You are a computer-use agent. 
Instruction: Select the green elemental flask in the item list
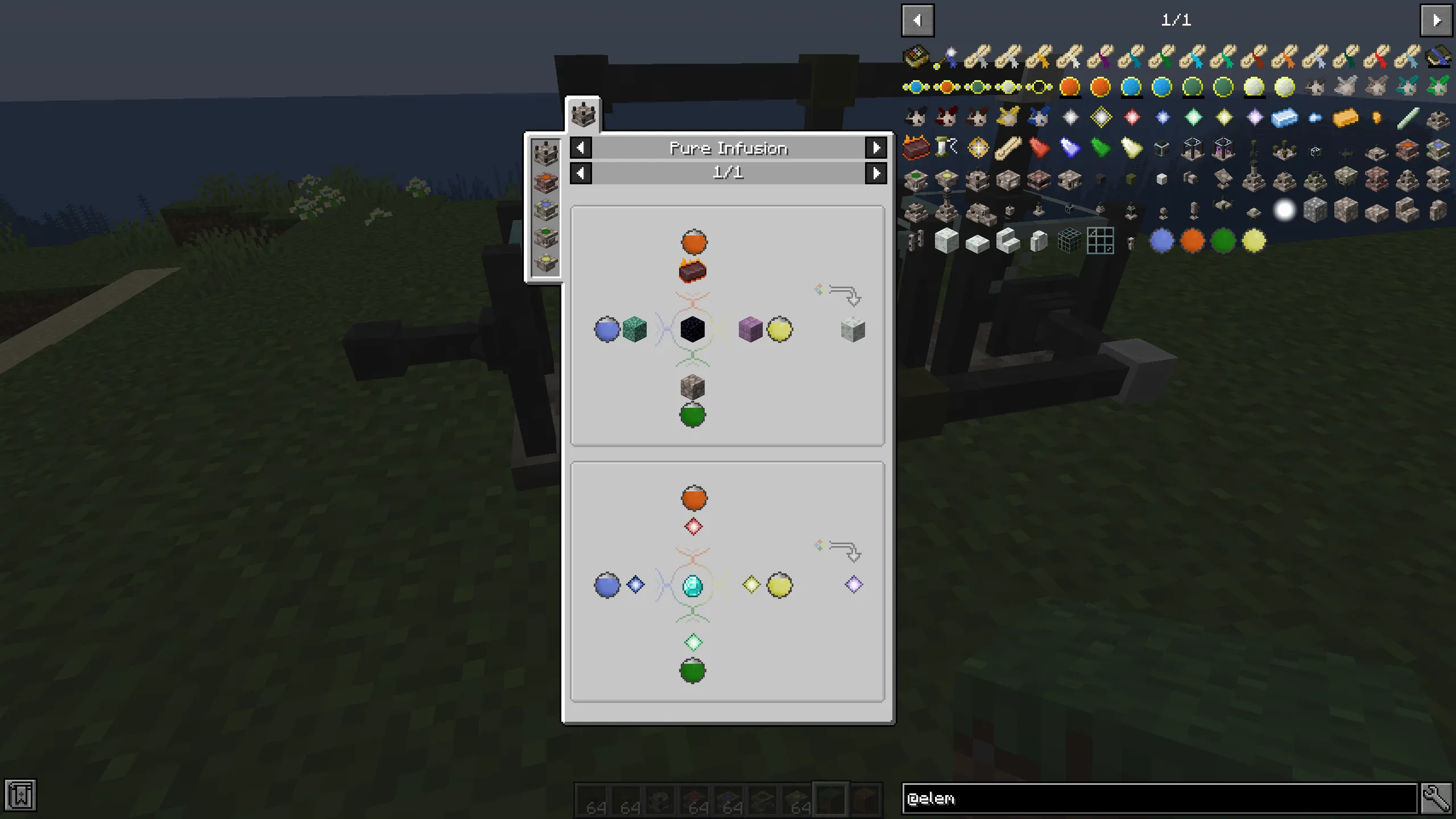click(x=1223, y=241)
